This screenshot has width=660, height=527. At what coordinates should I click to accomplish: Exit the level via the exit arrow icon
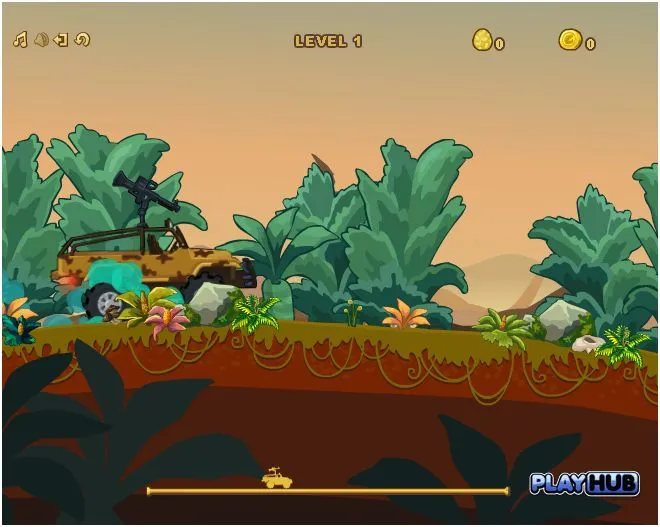point(61,40)
